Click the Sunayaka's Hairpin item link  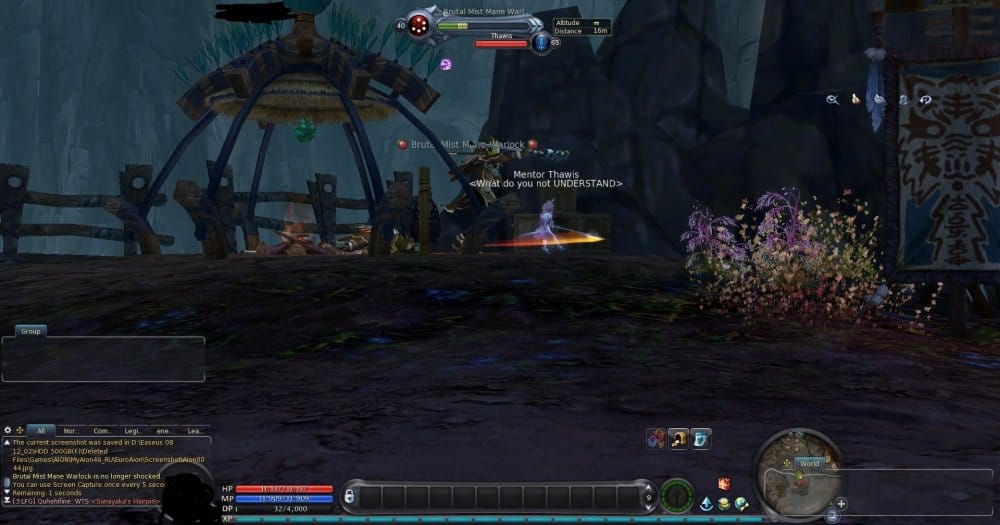point(125,501)
